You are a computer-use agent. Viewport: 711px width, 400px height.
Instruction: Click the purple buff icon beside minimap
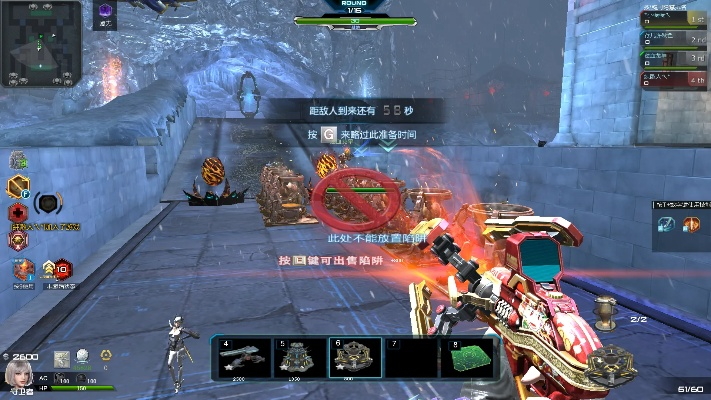(104, 12)
